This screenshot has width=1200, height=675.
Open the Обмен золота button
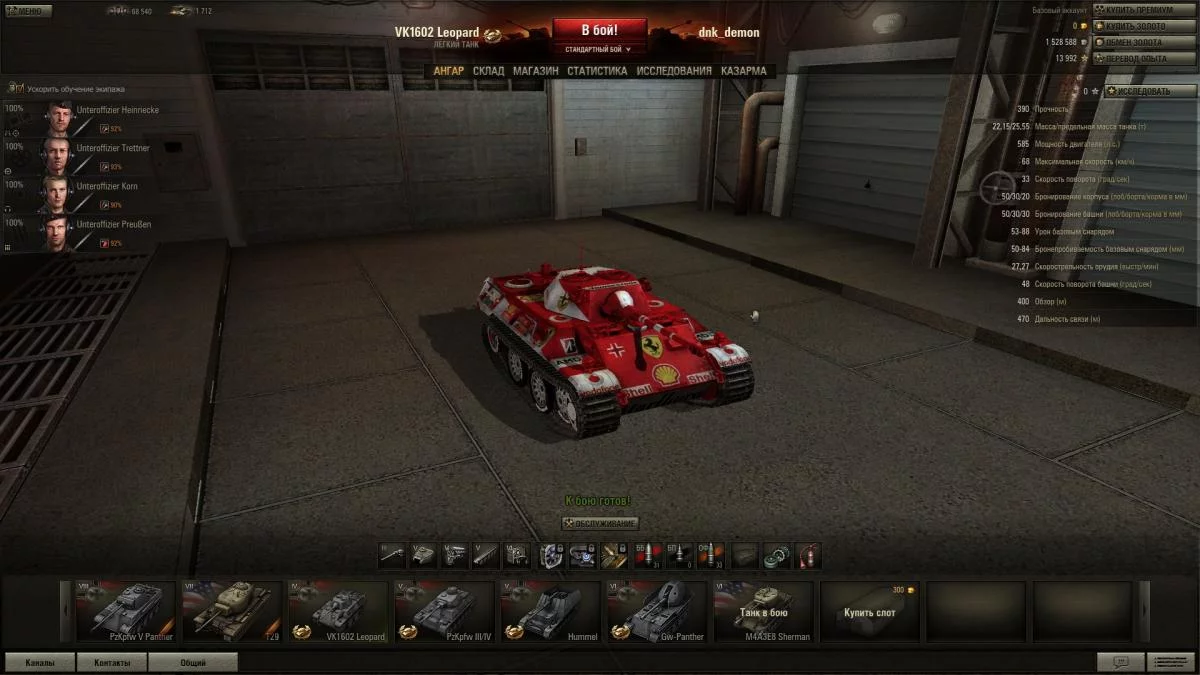1145,42
